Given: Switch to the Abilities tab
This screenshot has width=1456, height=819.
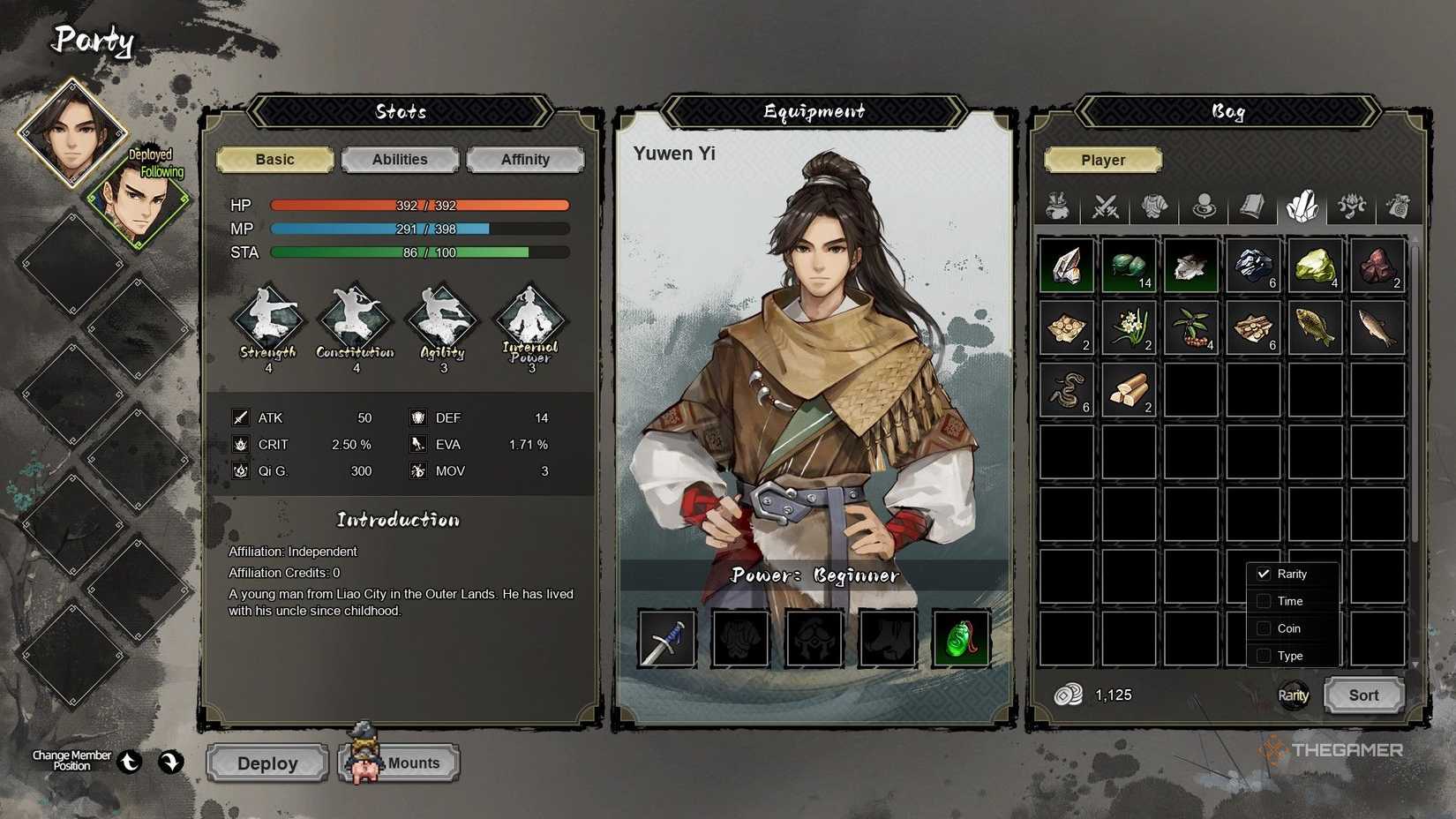Looking at the screenshot, I should [400, 160].
